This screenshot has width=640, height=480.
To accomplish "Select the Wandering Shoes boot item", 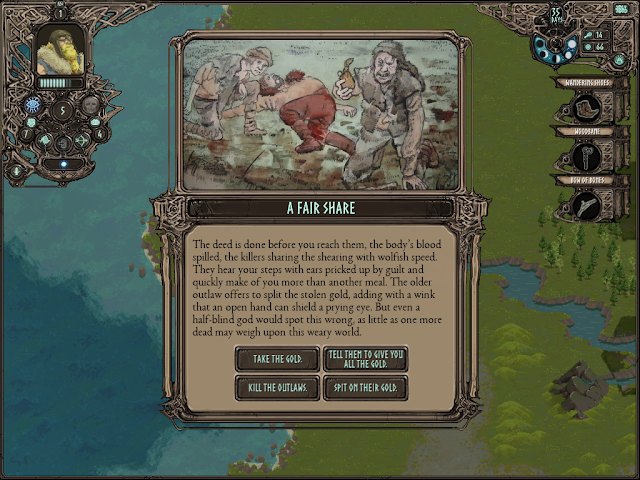I will 585,109.
